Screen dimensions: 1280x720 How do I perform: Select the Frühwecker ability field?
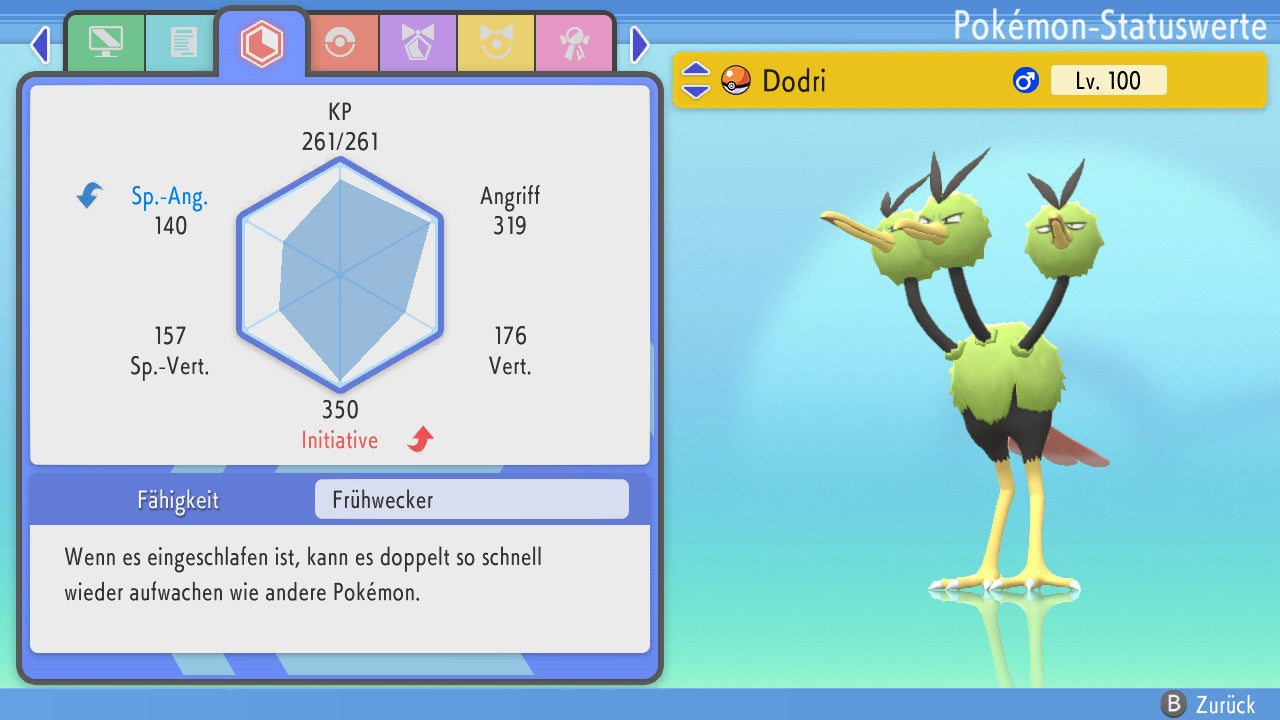471,499
